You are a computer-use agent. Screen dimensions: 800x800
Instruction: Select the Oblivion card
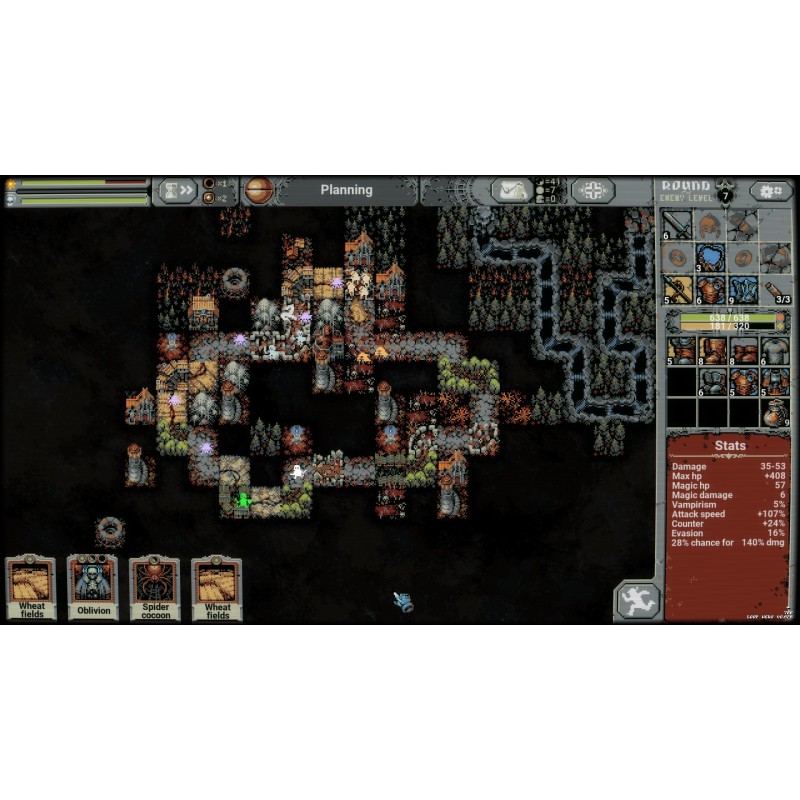tap(93, 587)
